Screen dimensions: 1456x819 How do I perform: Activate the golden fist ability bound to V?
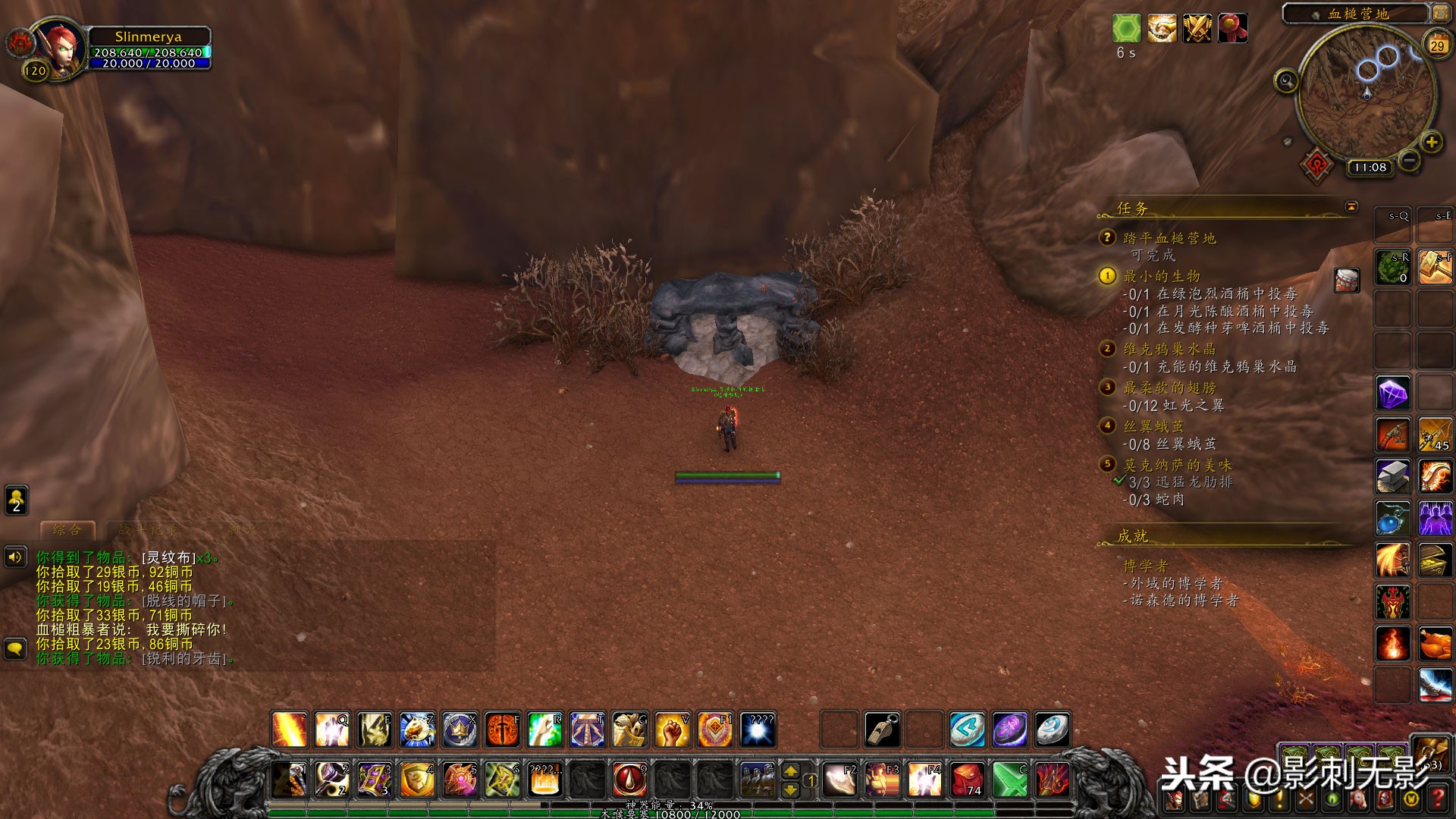click(672, 730)
